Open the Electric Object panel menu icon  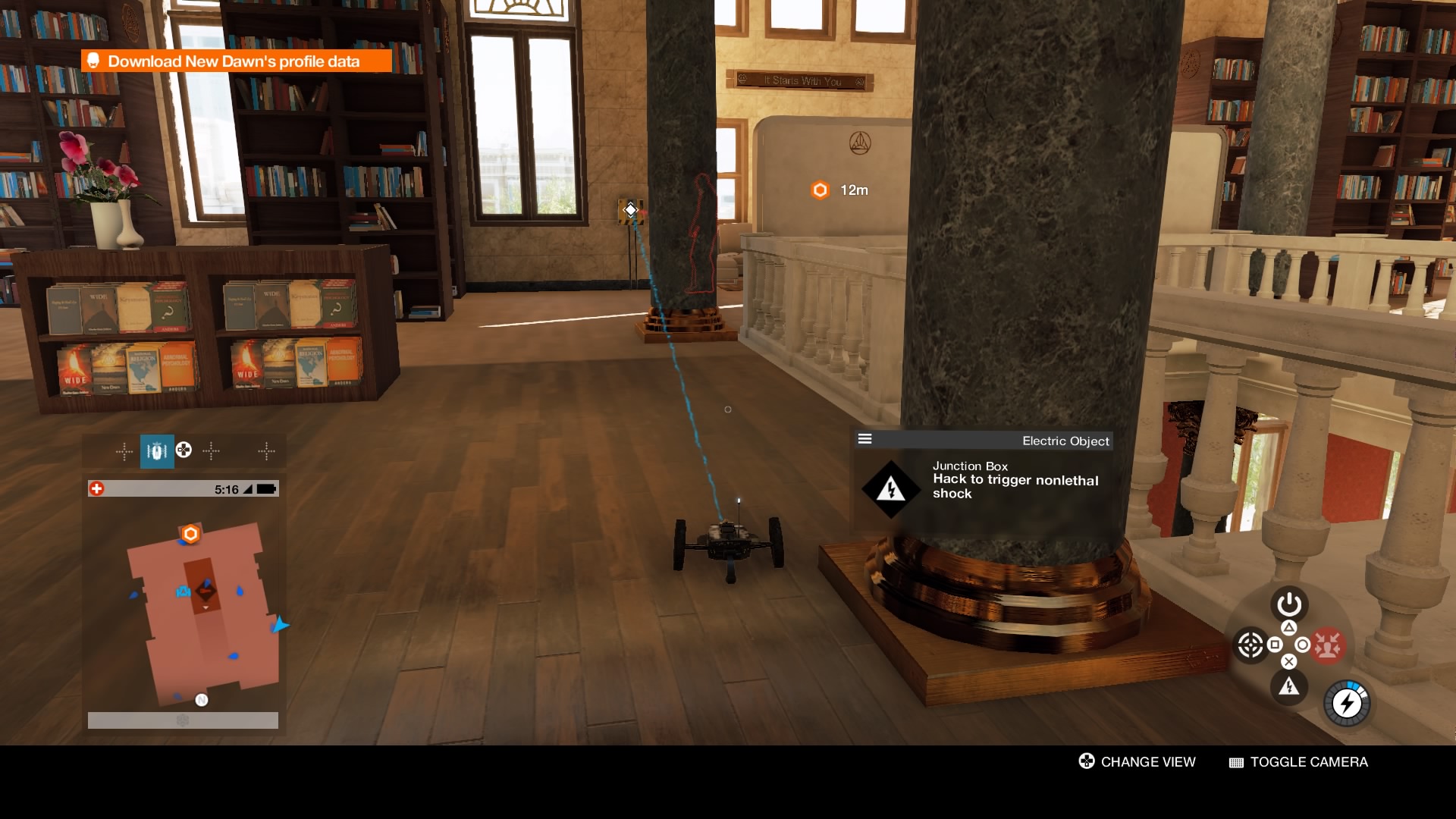[864, 439]
